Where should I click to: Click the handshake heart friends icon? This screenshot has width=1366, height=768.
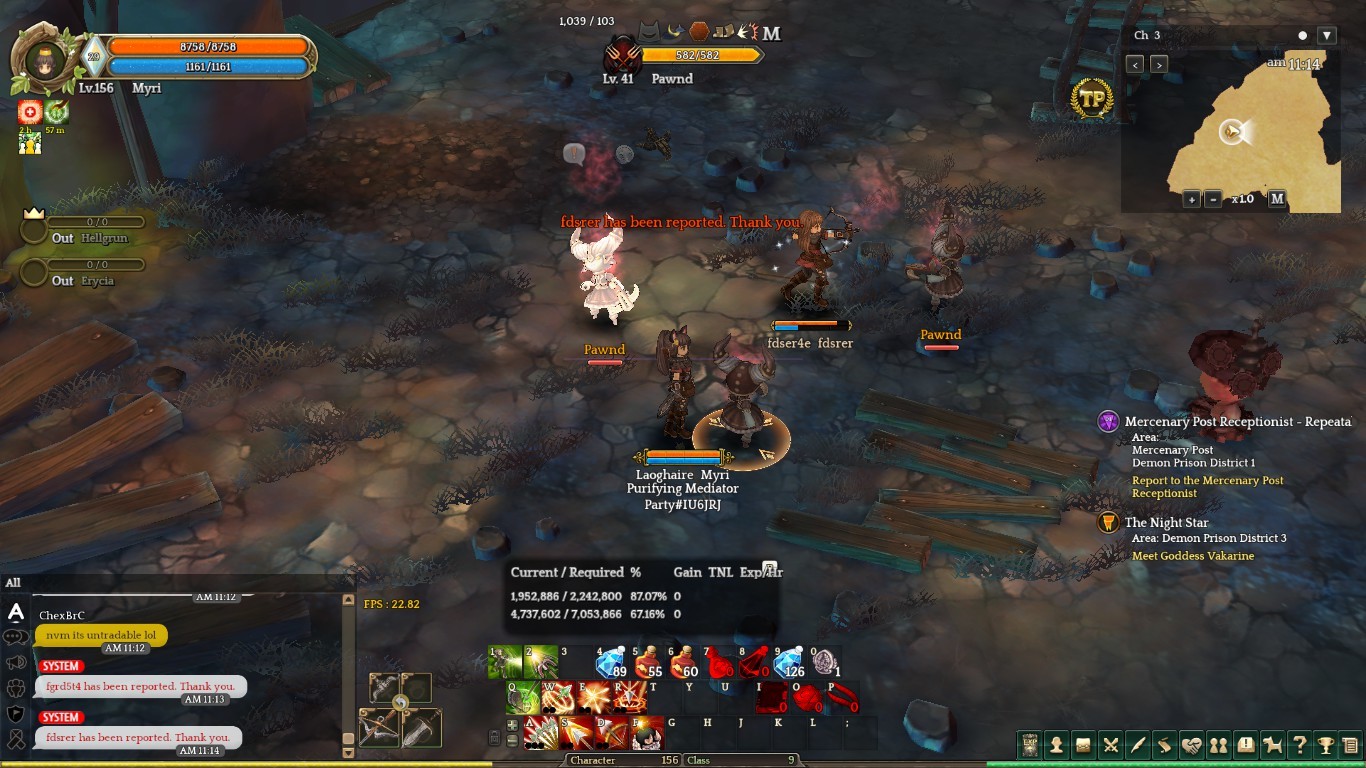pos(1191,745)
